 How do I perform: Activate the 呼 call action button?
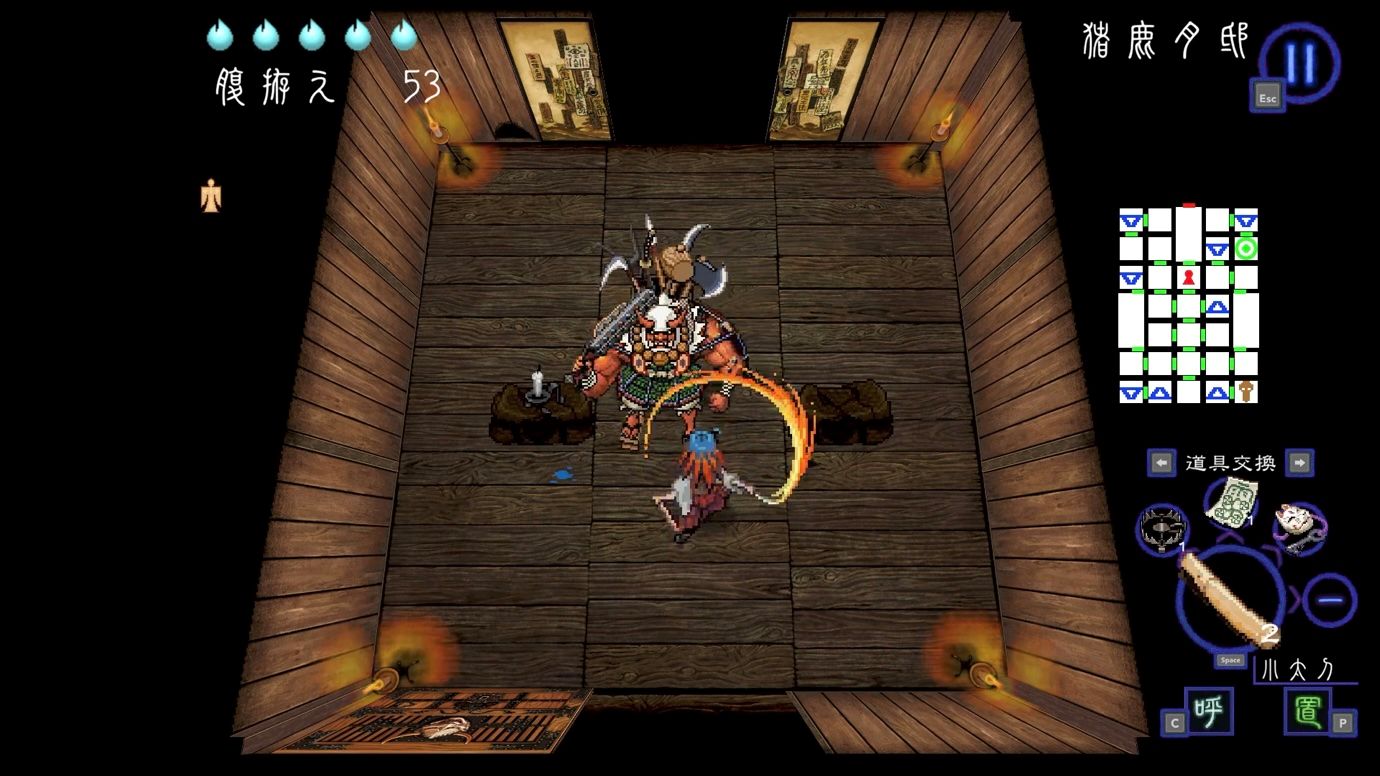click(x=1208, y=711)
